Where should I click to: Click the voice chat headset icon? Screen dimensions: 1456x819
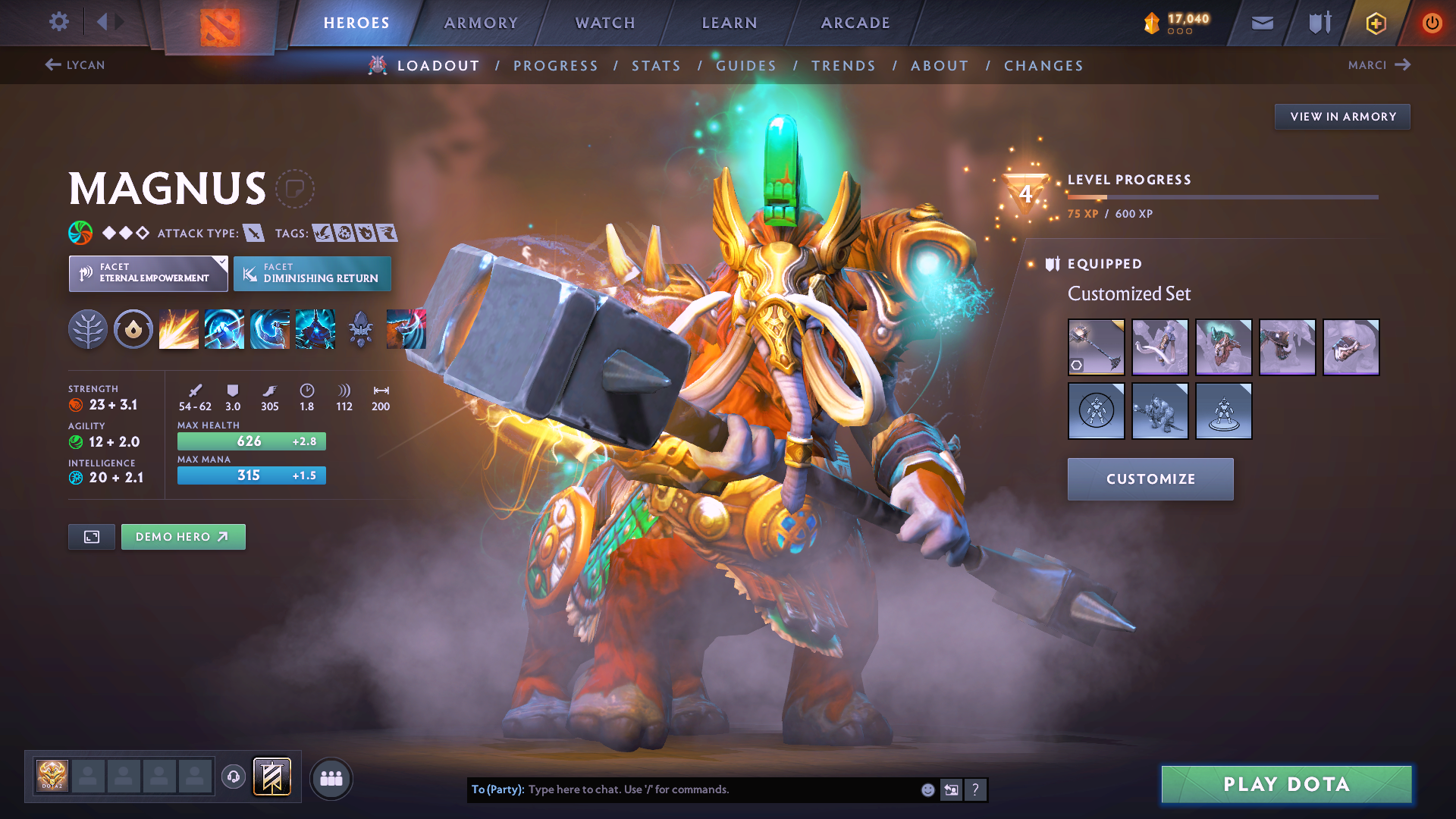point(234,777)
